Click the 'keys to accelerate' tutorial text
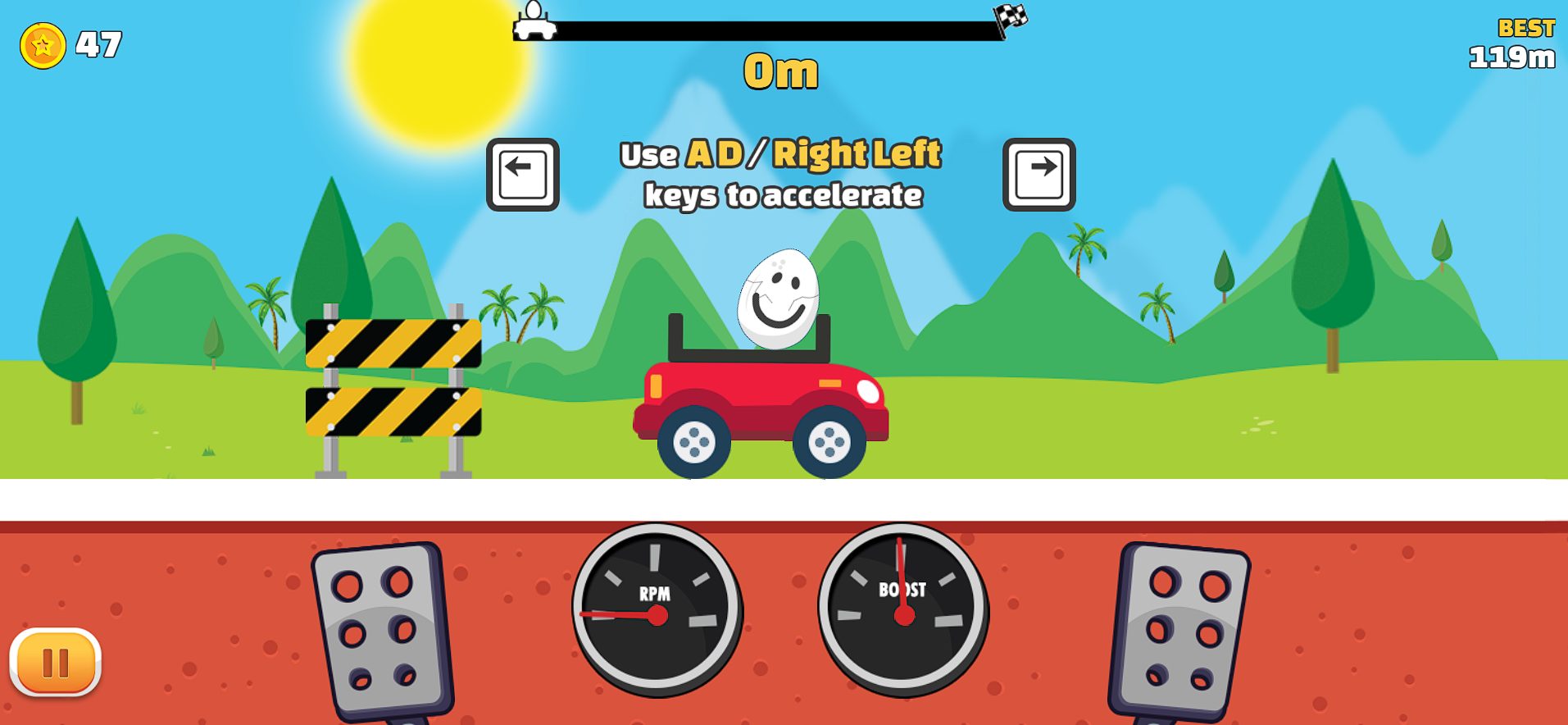 pyautogui.click(x=784, y=195)
